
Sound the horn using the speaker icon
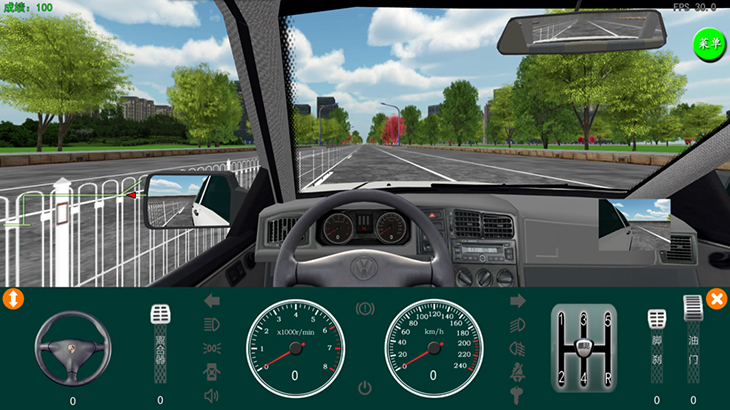(212, 396)
